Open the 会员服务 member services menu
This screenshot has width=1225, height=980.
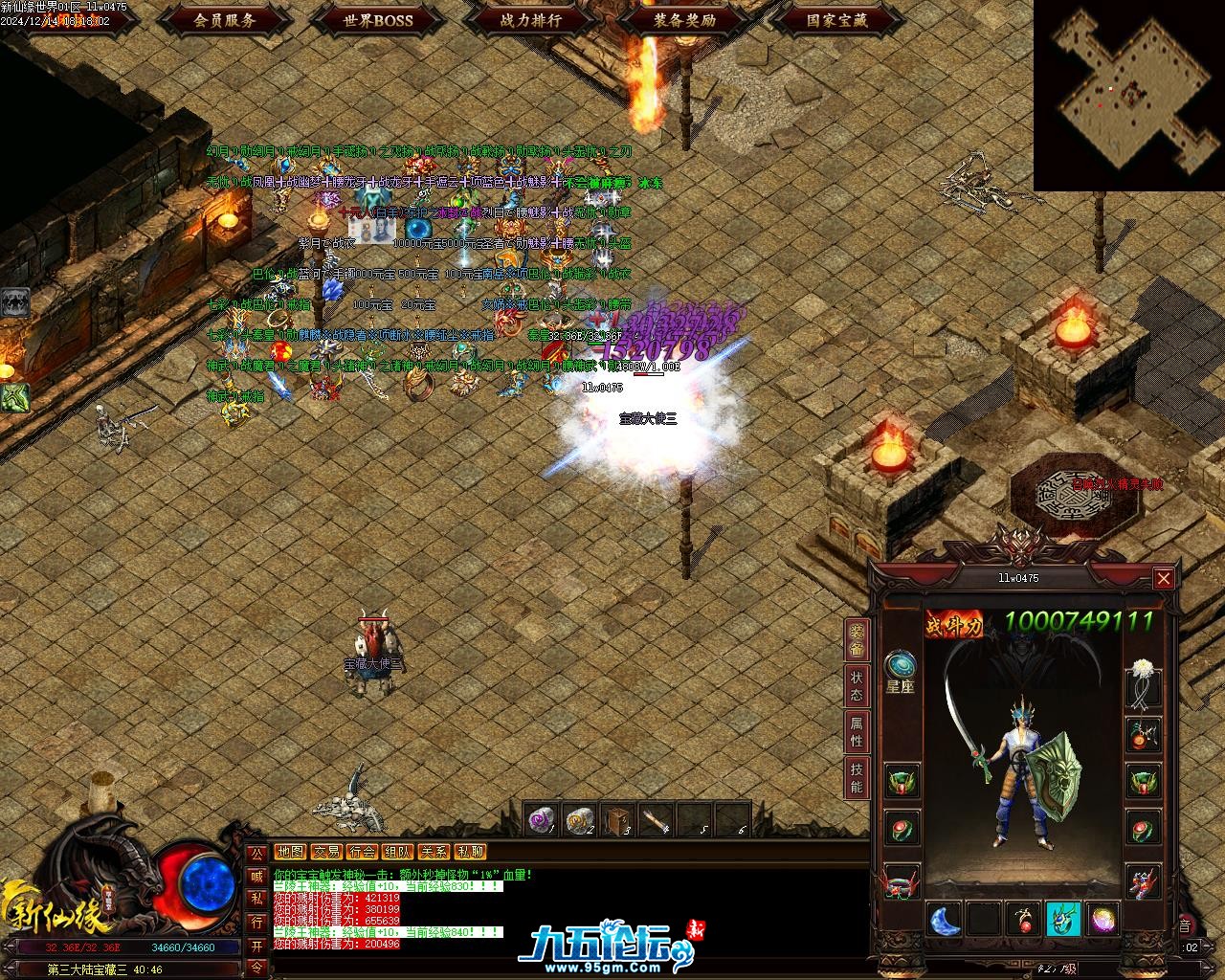pos(224,19)
